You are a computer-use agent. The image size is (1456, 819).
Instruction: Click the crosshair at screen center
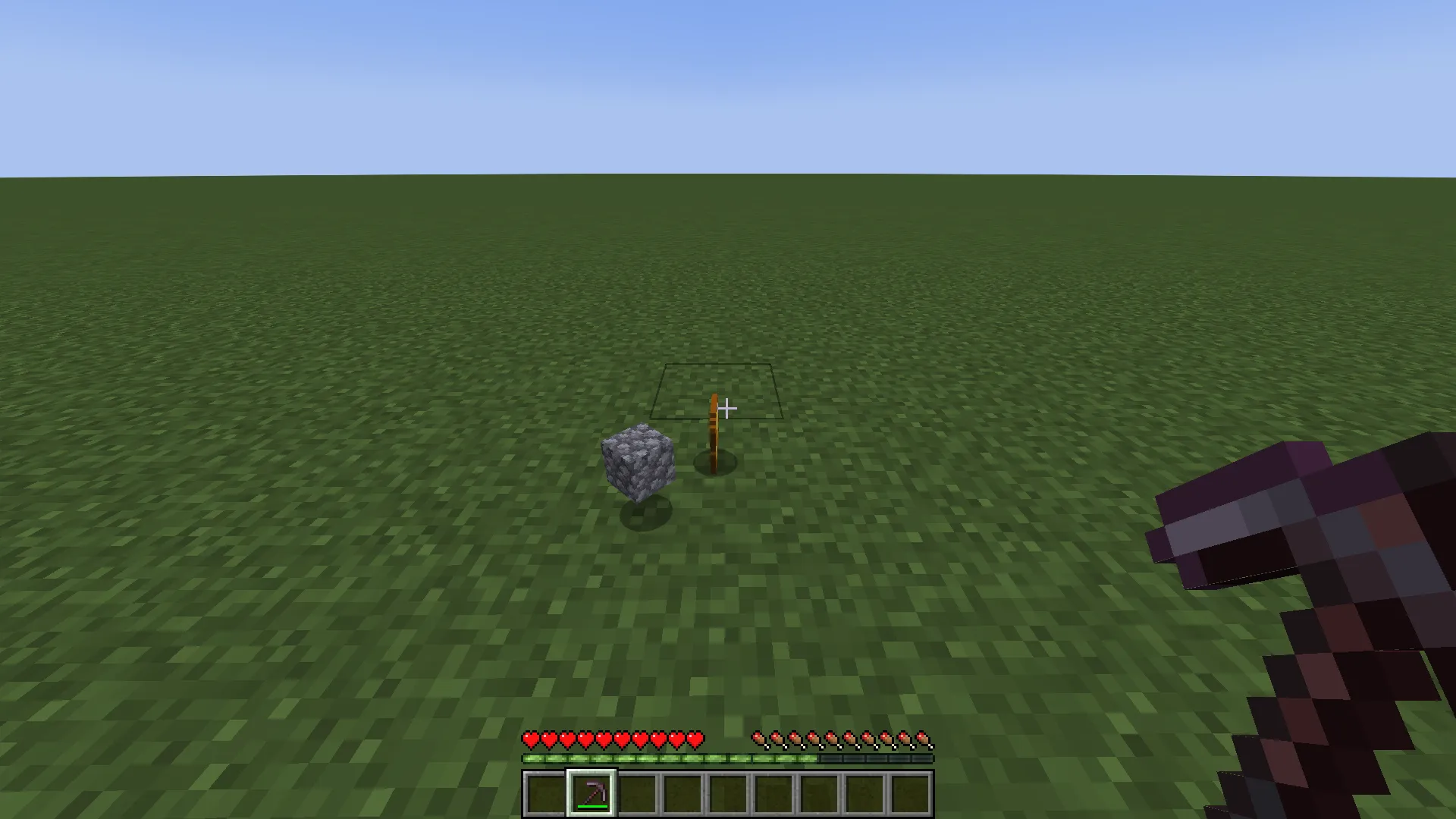point(728,409)
